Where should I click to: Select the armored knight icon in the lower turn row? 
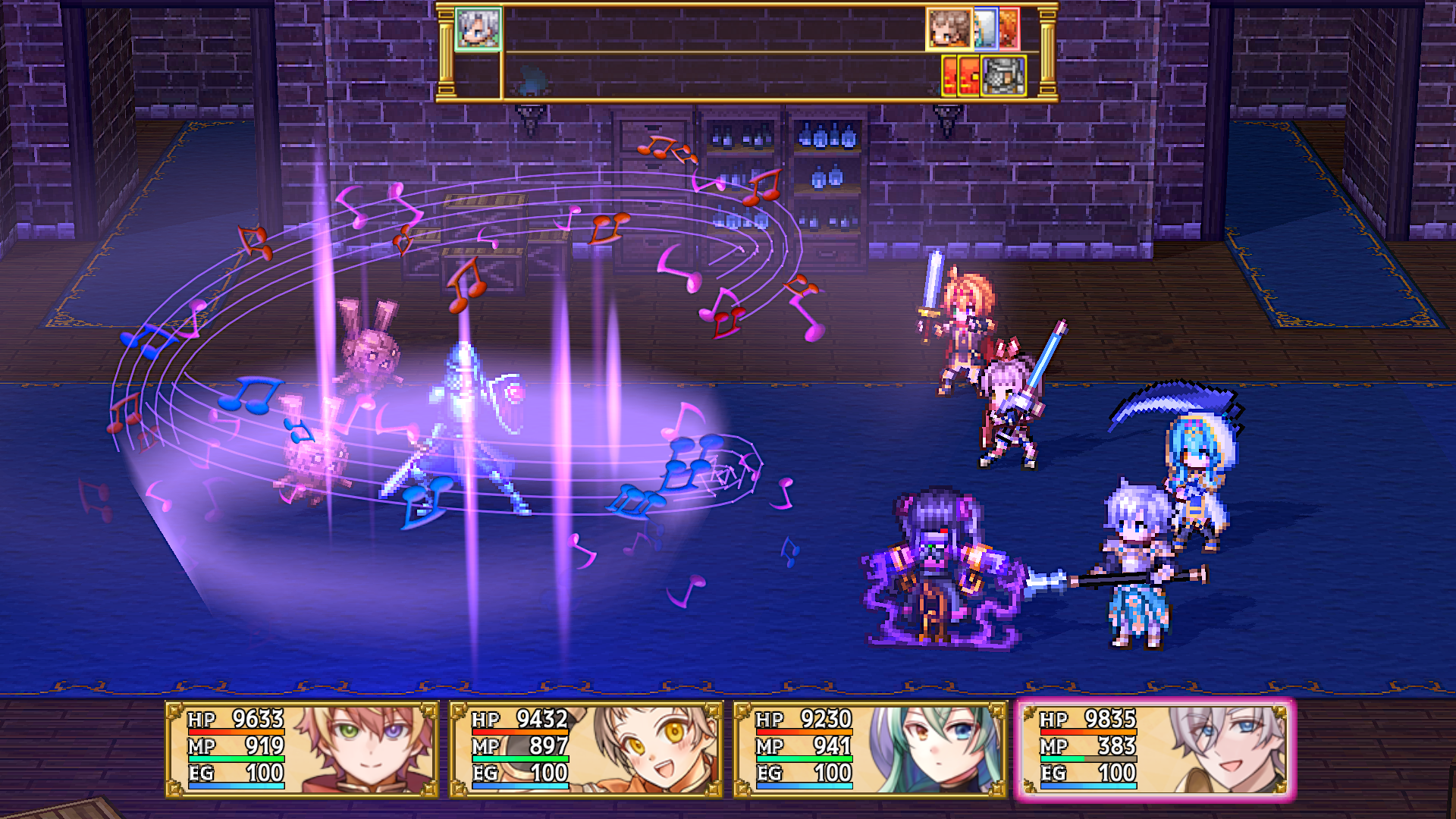1004,76
